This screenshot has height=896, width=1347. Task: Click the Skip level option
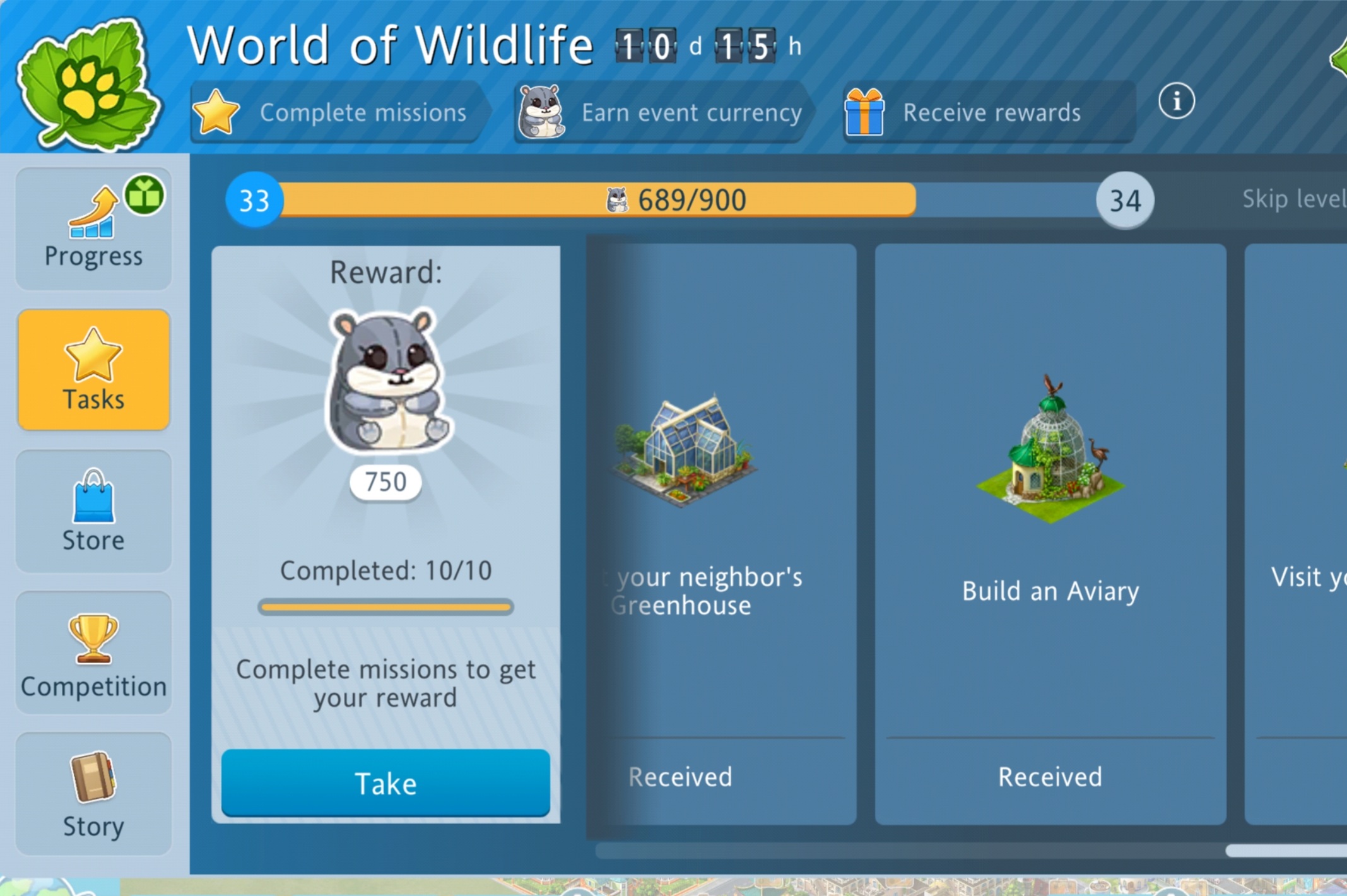[x=1293, y=199]
